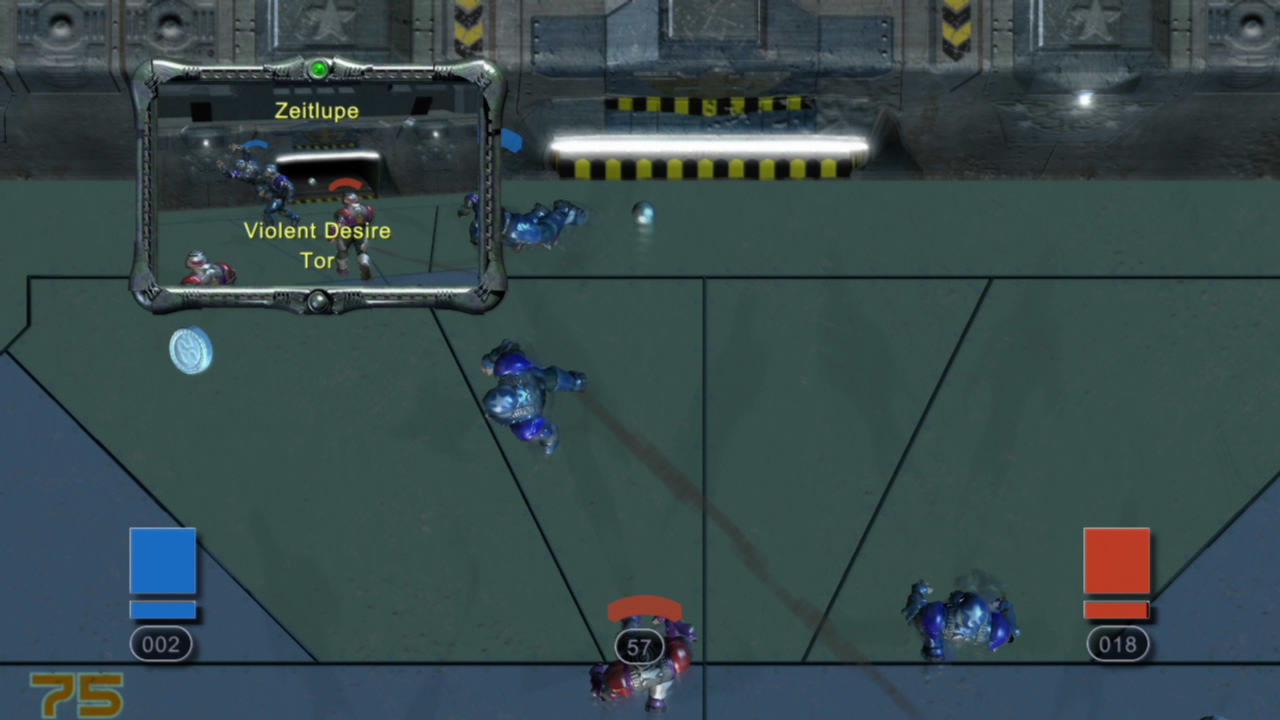Viewport: 1280px width, 720px height.
Task: Click the spinning token pickup on the field
Action: click(190, 352)
